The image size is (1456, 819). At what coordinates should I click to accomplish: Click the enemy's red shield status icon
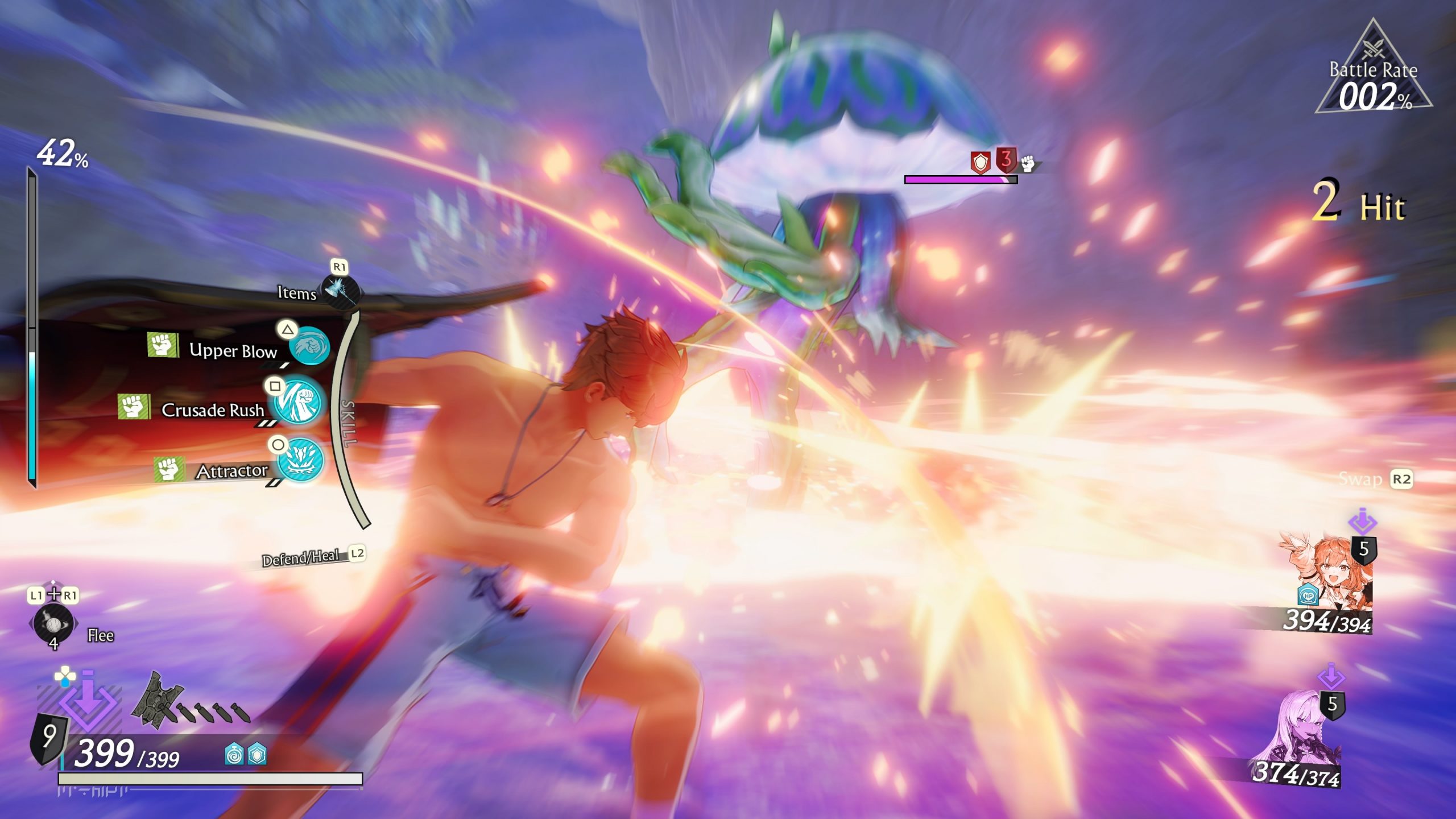[x=981, y=163]
